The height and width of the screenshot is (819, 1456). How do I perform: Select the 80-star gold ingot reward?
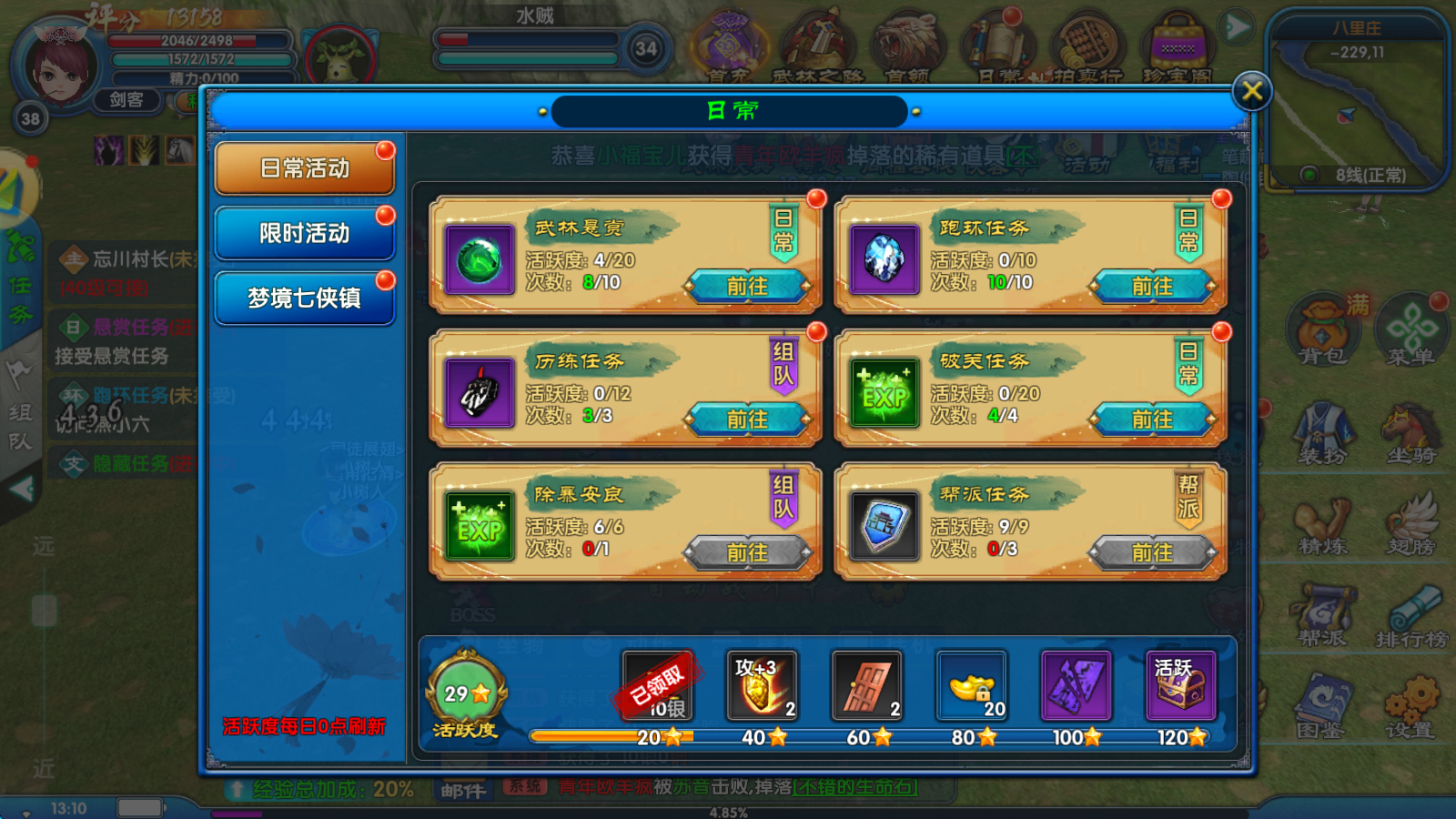point(971,685)
